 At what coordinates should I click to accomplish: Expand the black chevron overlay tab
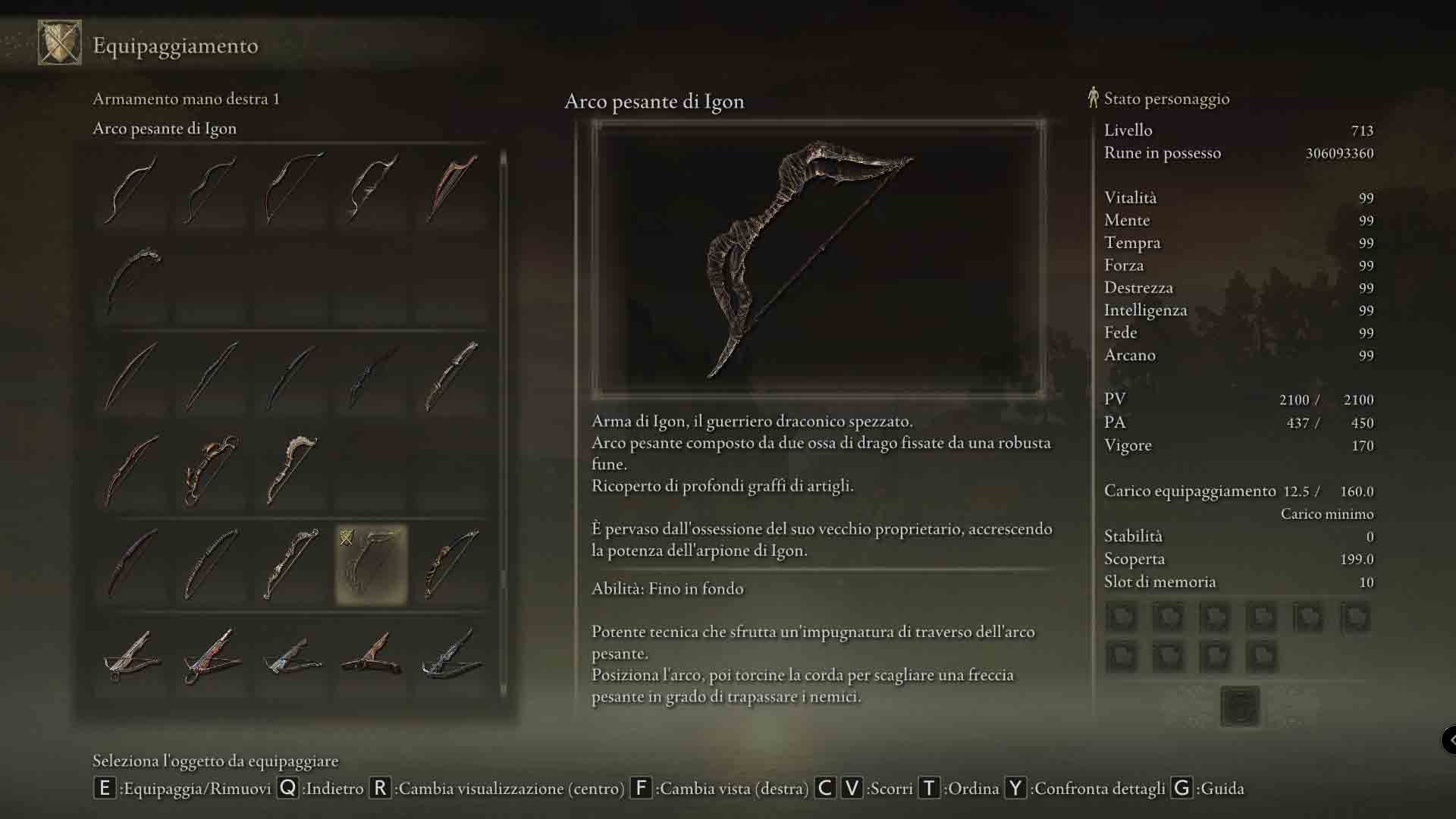click(1449, 739)
